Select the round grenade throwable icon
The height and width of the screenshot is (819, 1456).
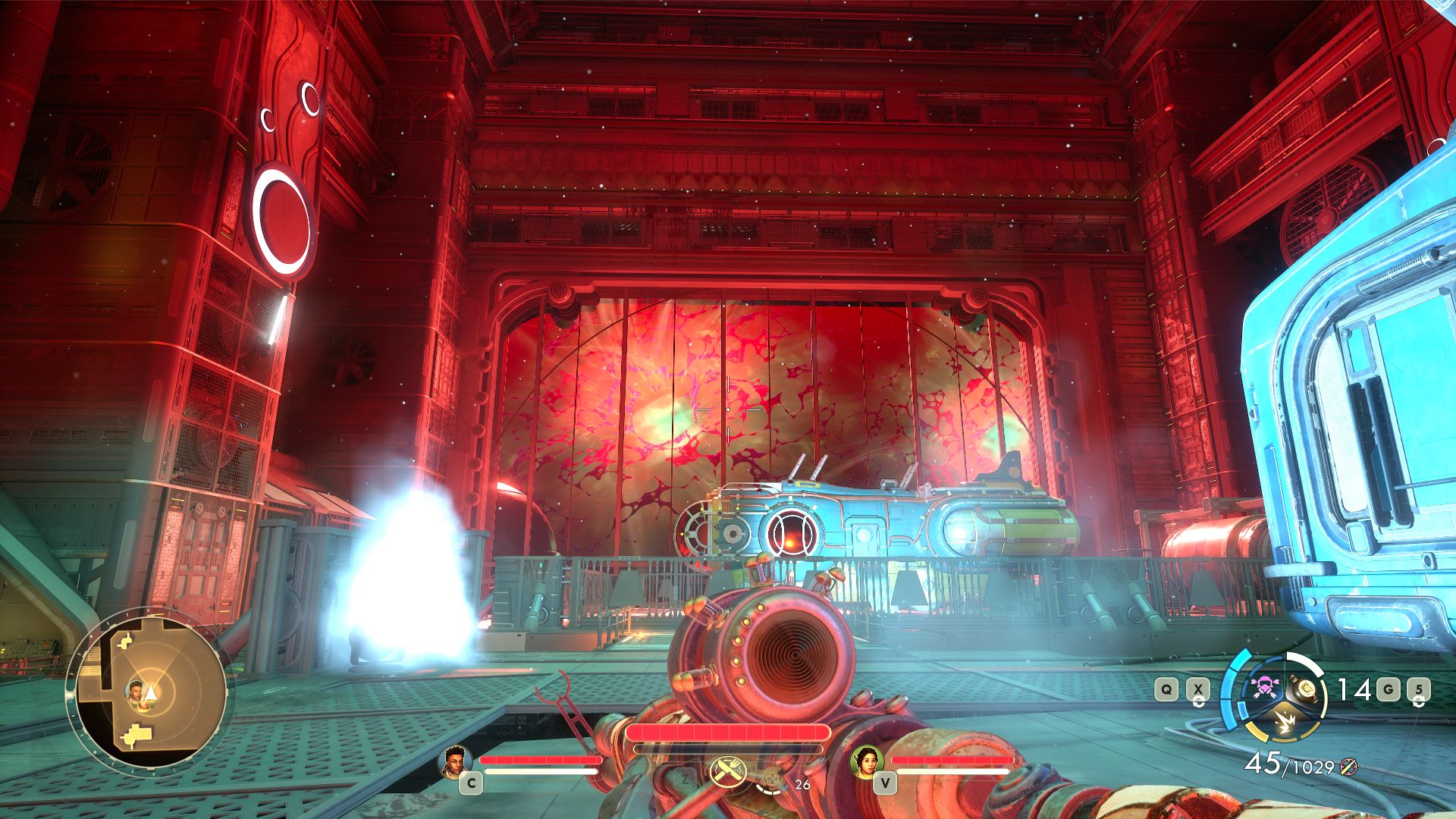[1307, 688]
